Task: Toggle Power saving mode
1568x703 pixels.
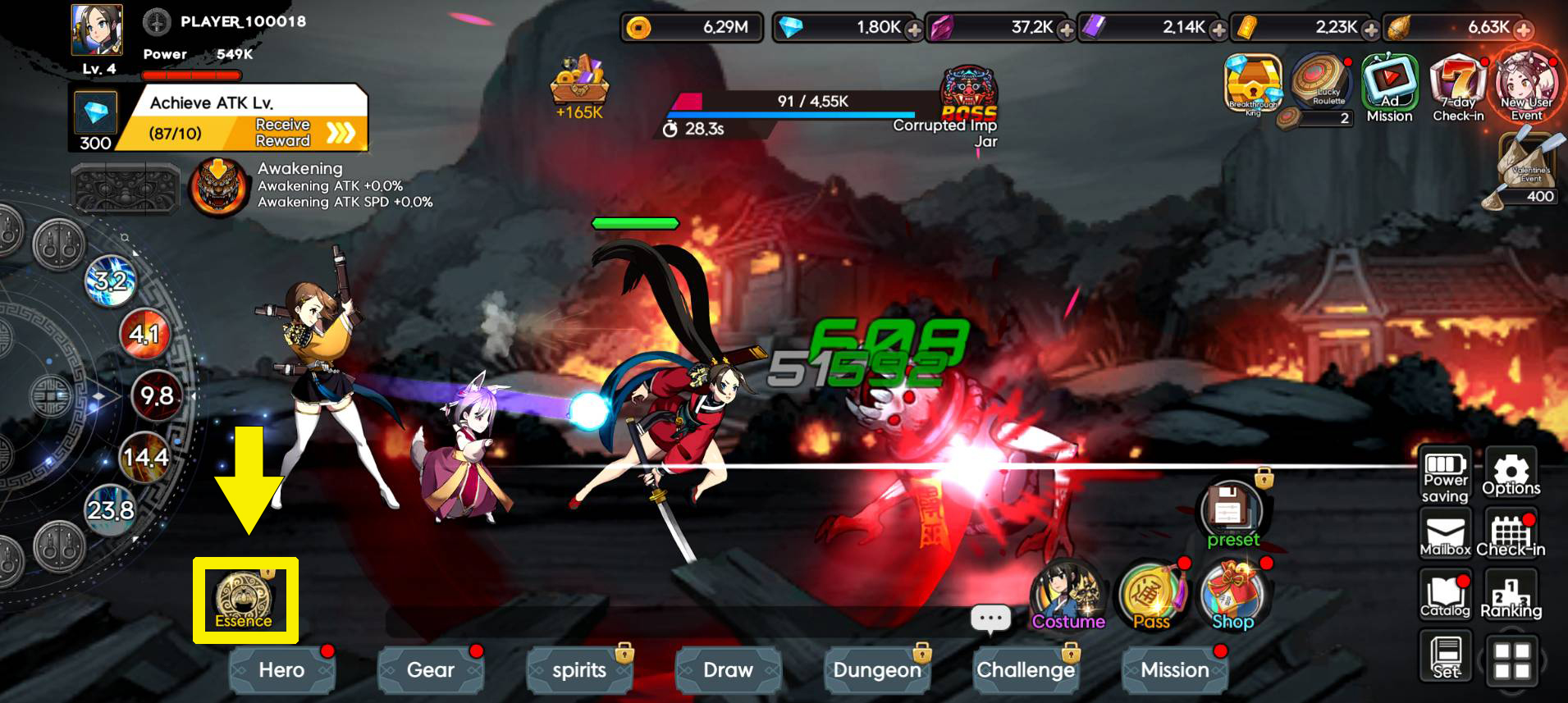Action: 1445,474
